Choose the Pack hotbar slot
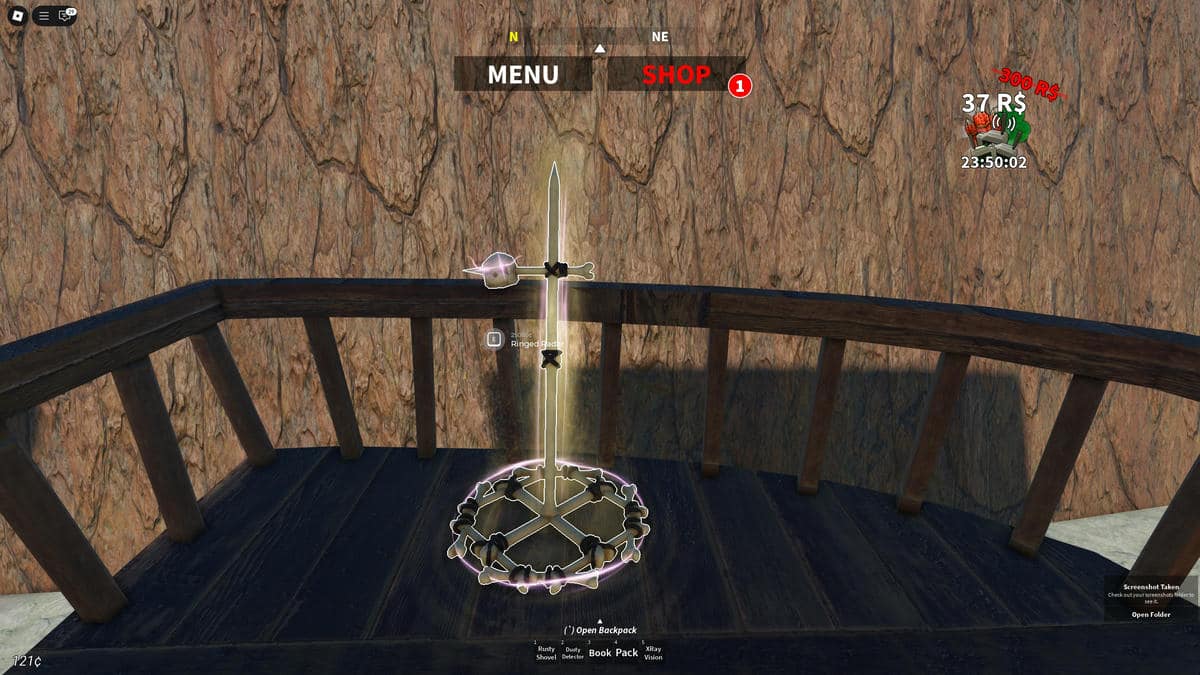 627,652
